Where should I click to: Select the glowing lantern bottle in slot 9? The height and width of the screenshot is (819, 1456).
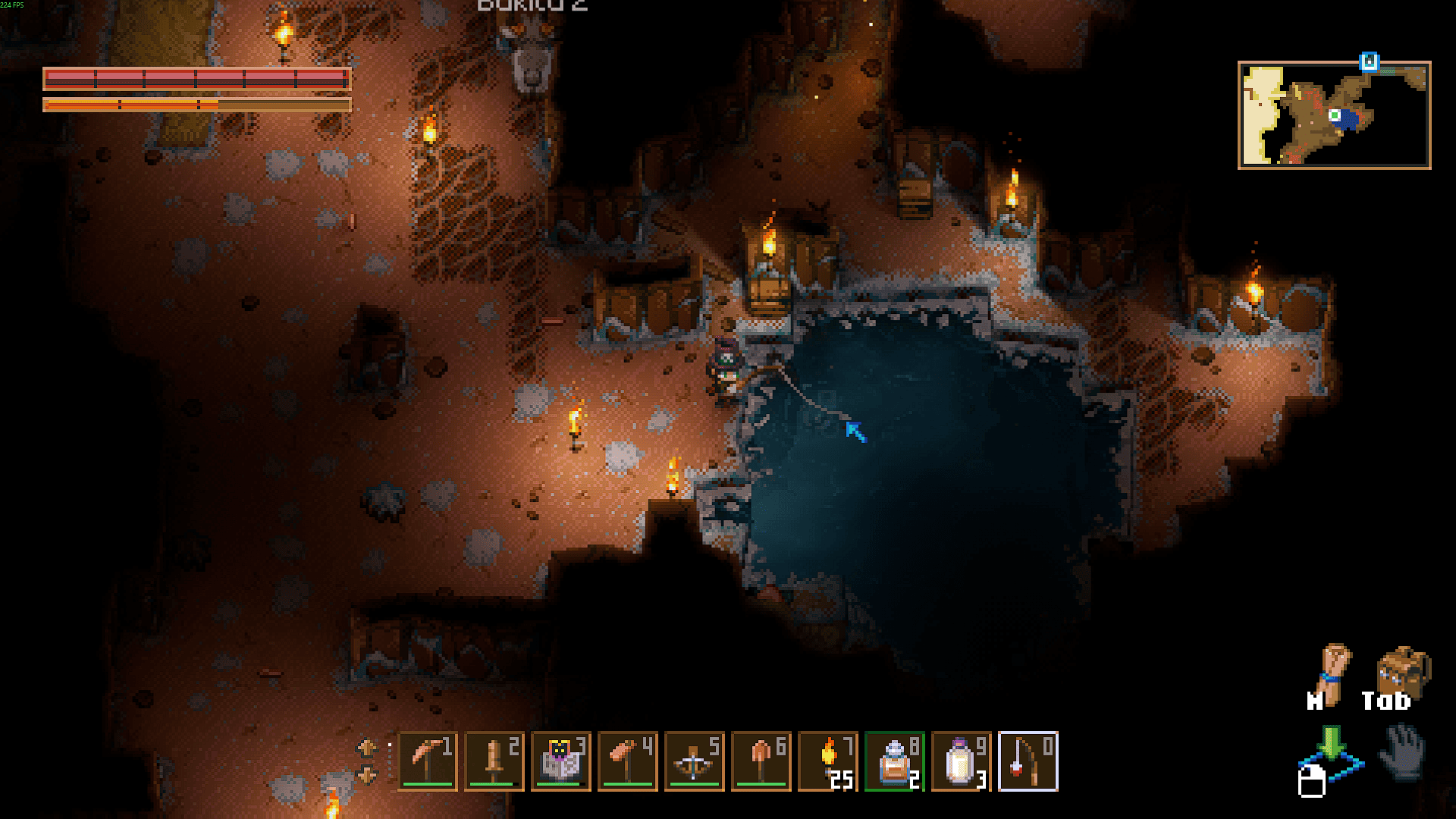point(962,761)
